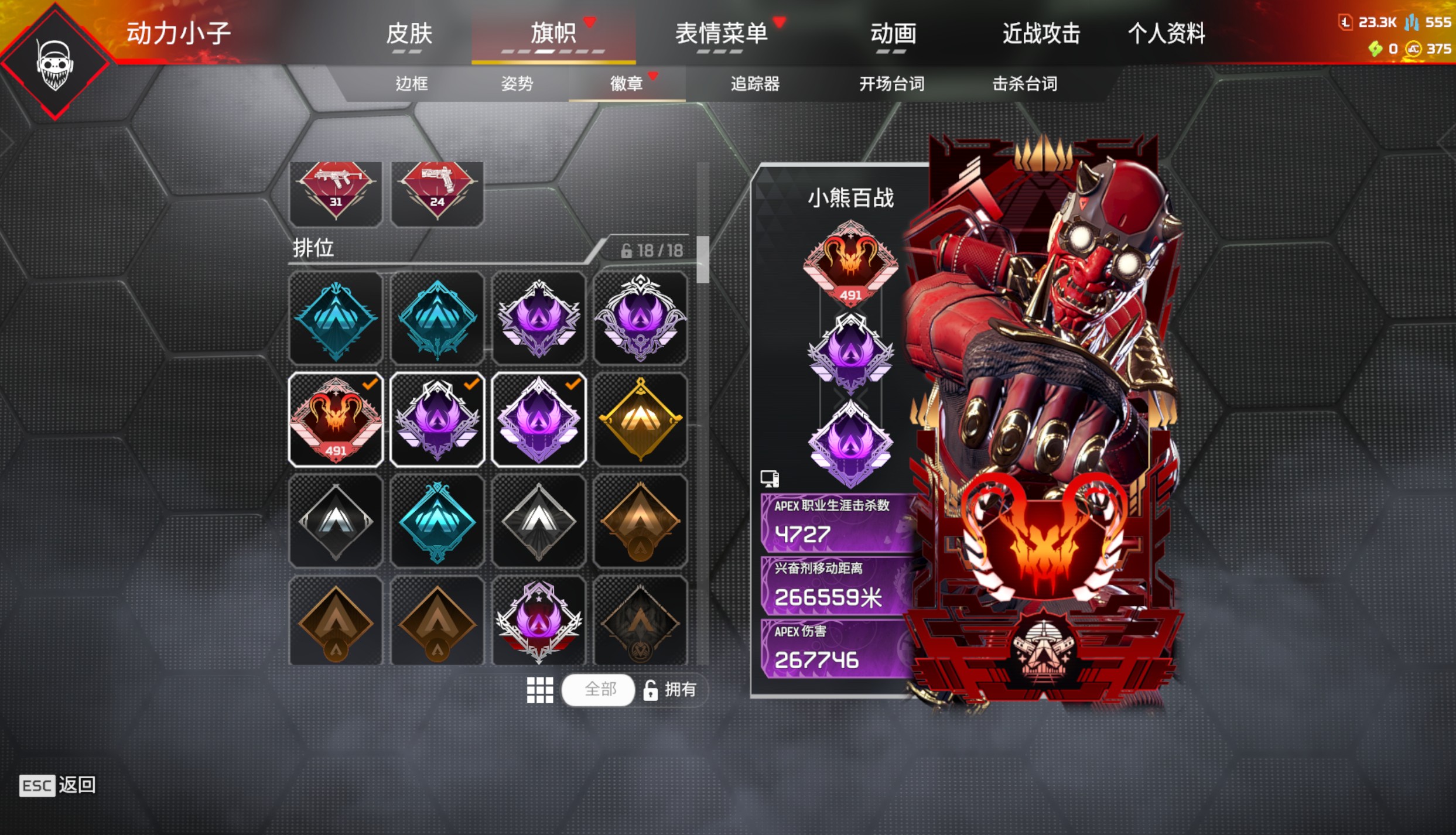Viewport: 1456px width, 835px height.
Task: Open the 追踪器 sub-tab
Action: point(754,84)
